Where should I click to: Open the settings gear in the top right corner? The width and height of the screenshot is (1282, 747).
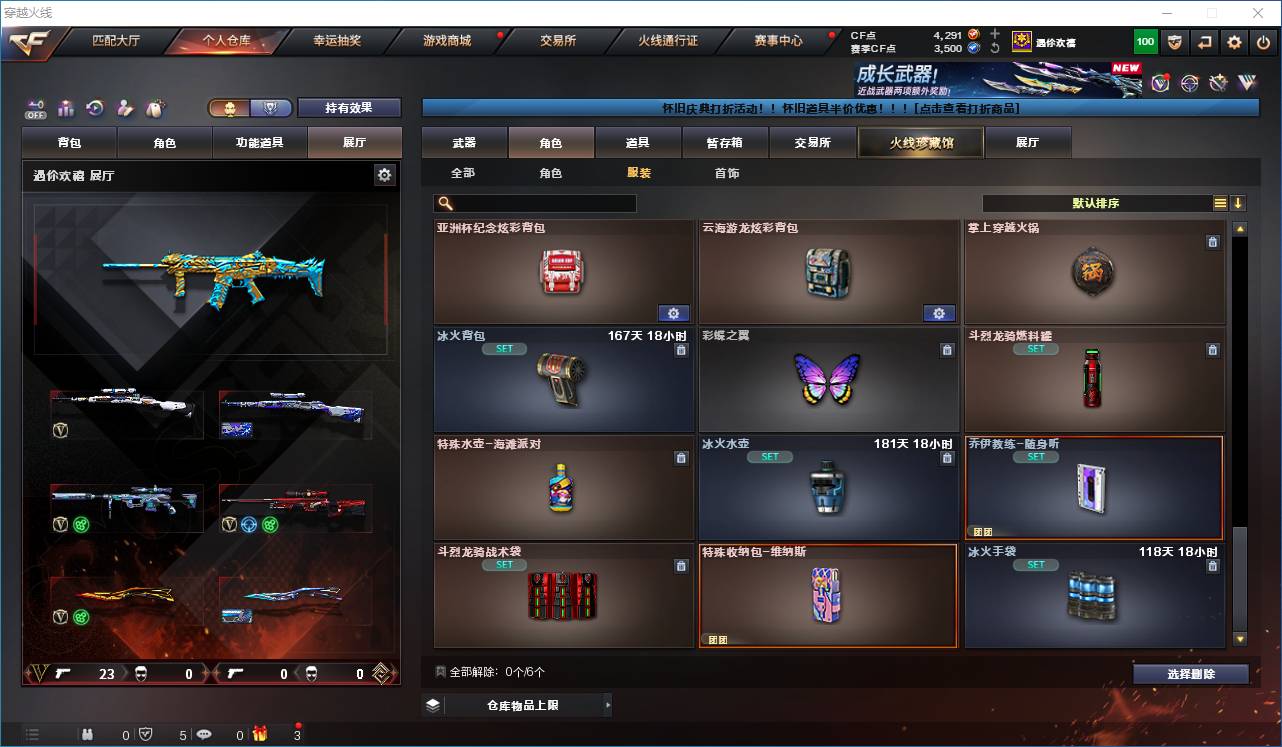click(x=1233, y=41)
